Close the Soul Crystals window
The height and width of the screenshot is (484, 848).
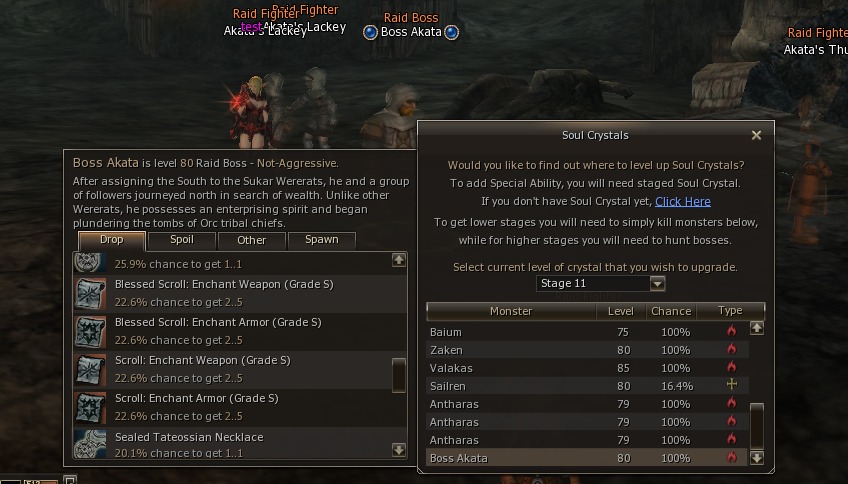click(756, 135)
